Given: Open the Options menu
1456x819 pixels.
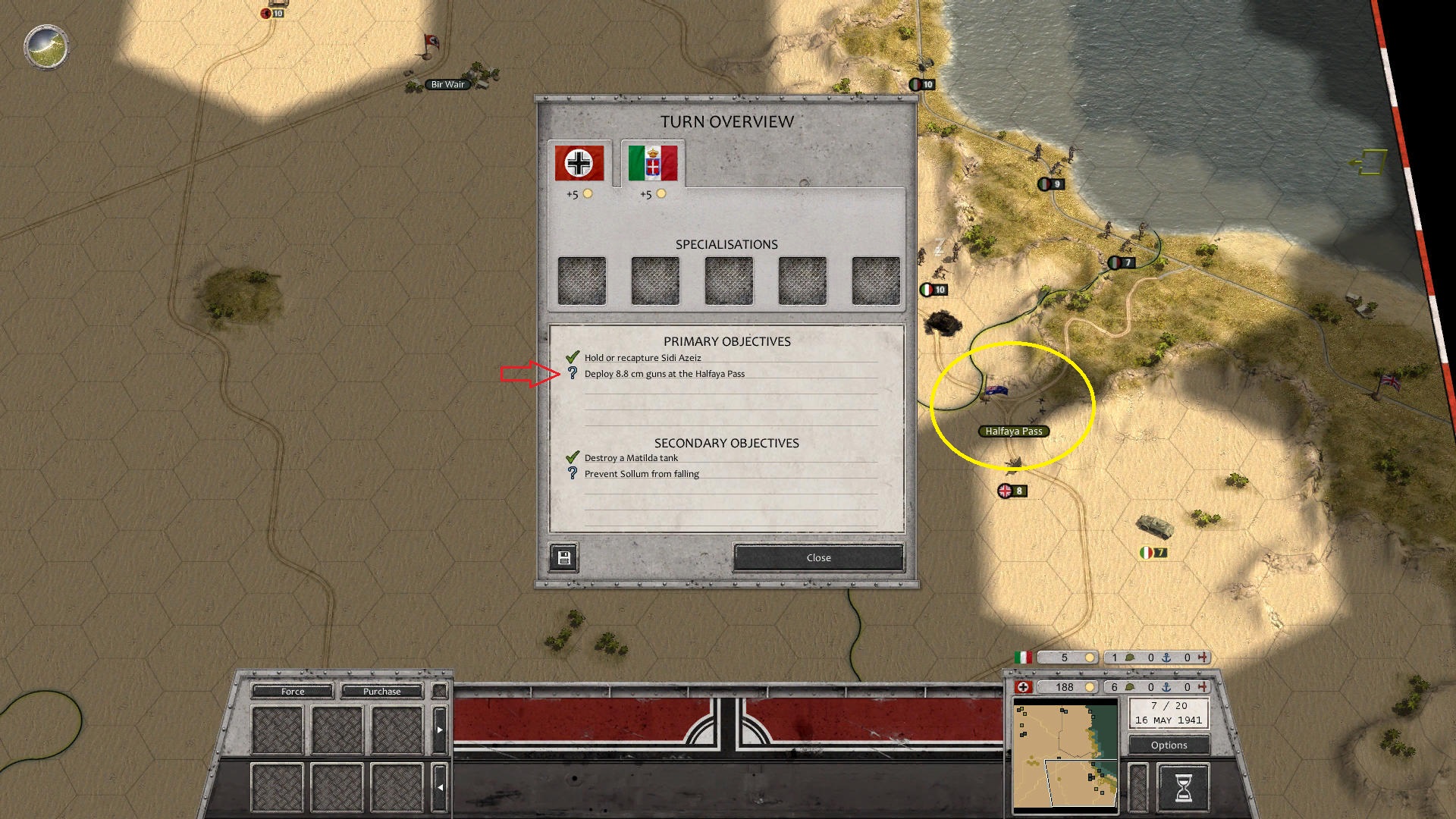Looking at the screenshot, I should (x=1169, y=745).
